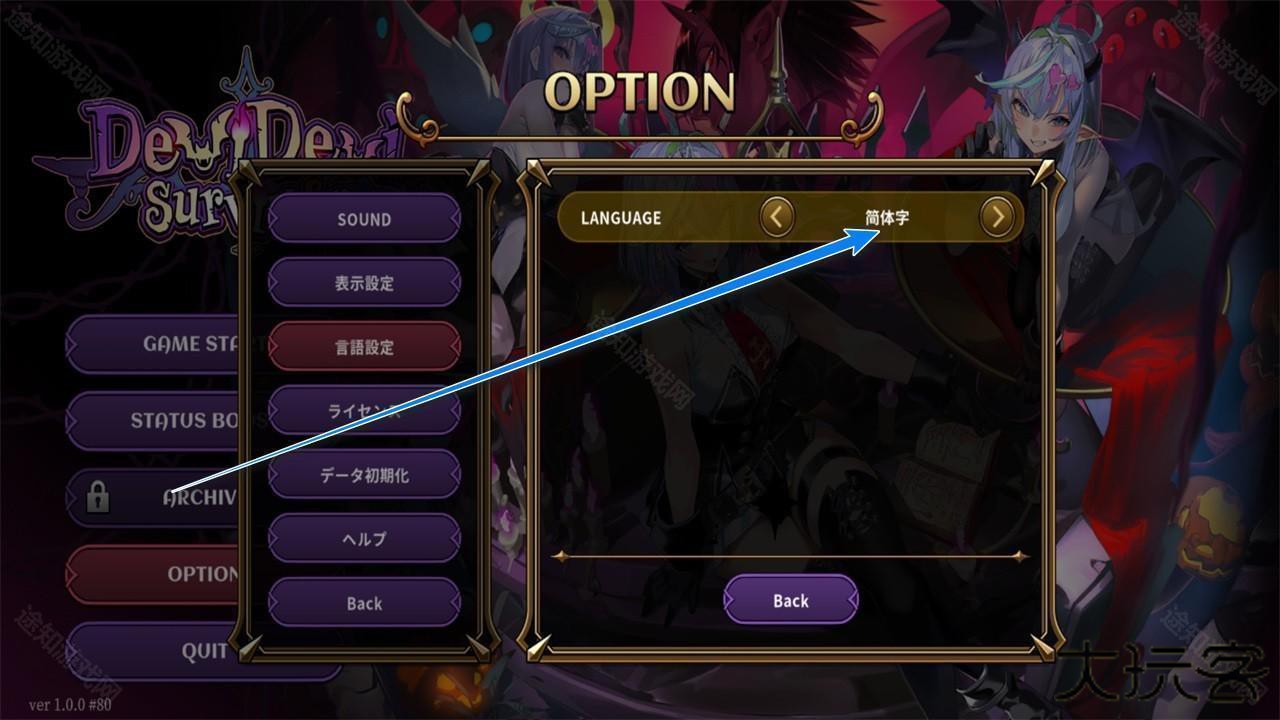Select the 言語設定 language settings tab
This screenshot has width=1280, height=720.
tap(364, 347)
